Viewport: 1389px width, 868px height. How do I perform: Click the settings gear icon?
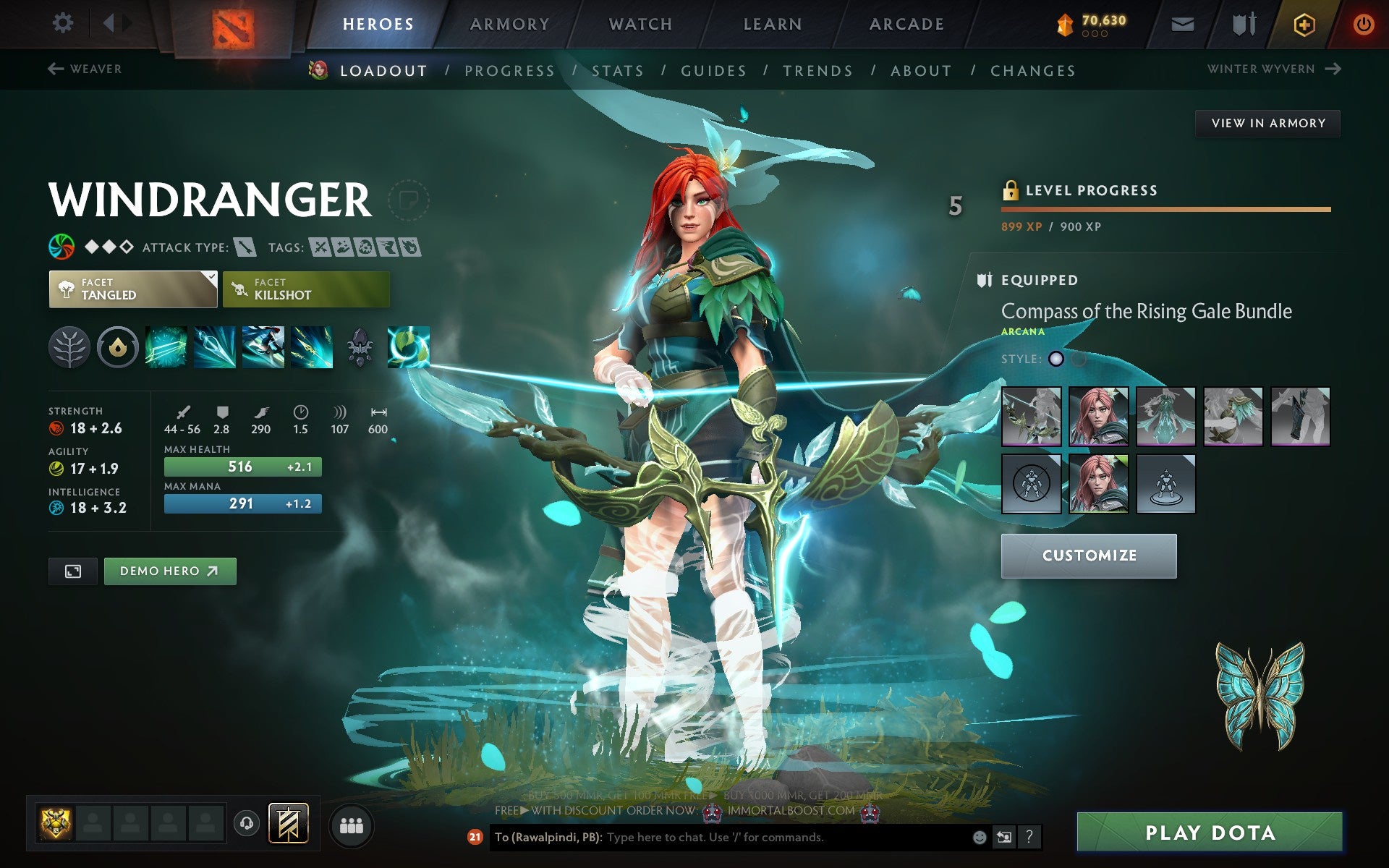point(64,23)
